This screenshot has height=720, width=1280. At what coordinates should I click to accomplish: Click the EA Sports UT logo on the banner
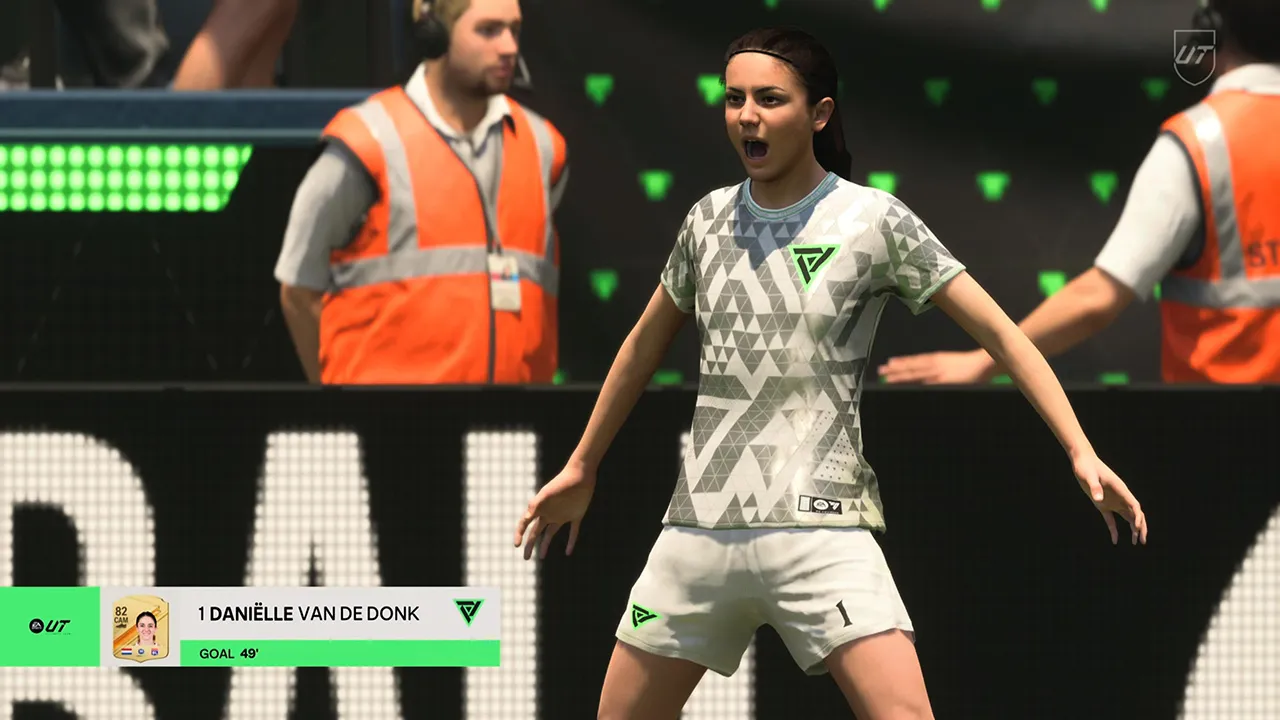coord(49,625)
